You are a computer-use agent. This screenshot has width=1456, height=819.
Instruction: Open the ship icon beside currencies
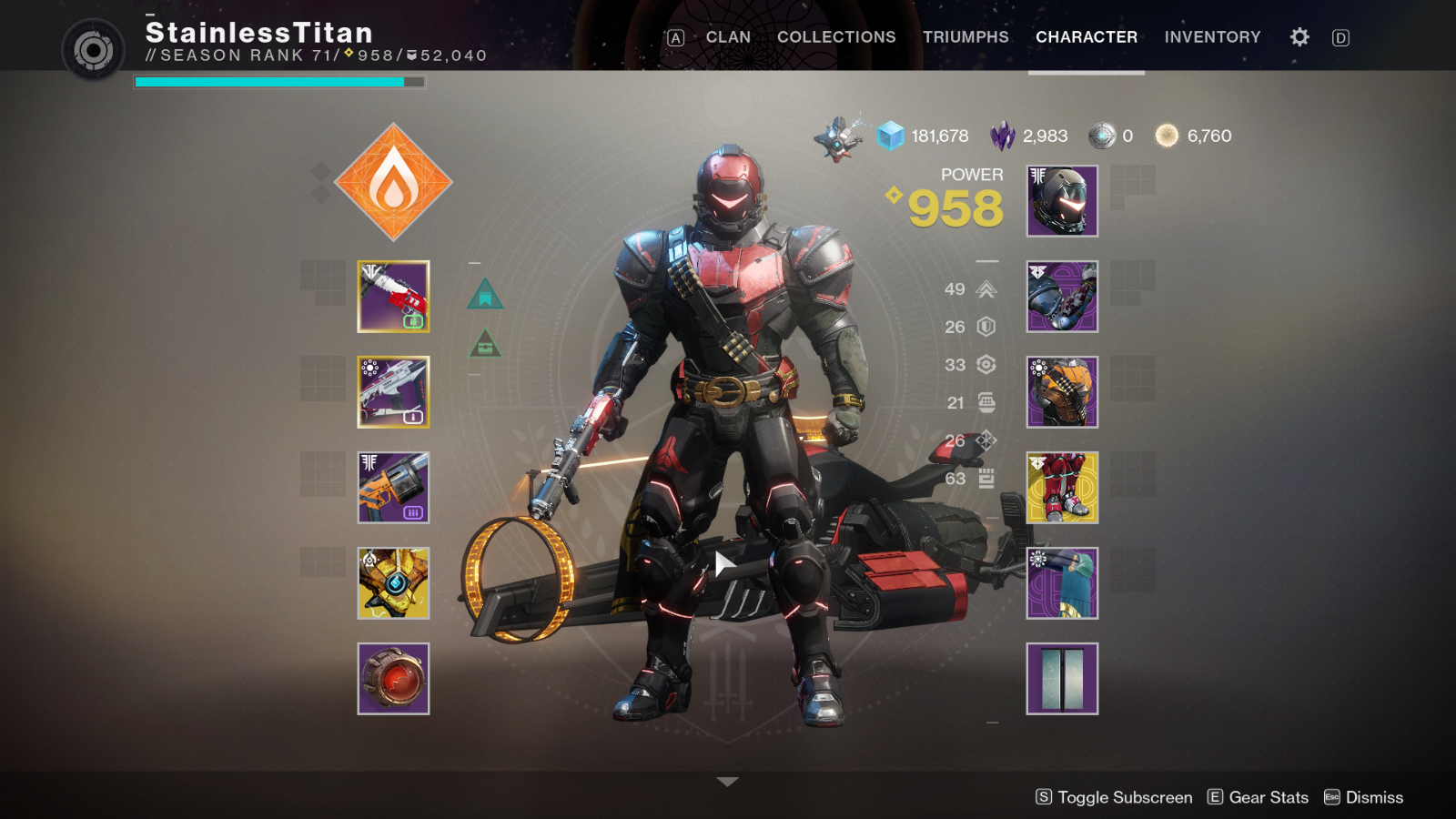(x=839, y=137)
